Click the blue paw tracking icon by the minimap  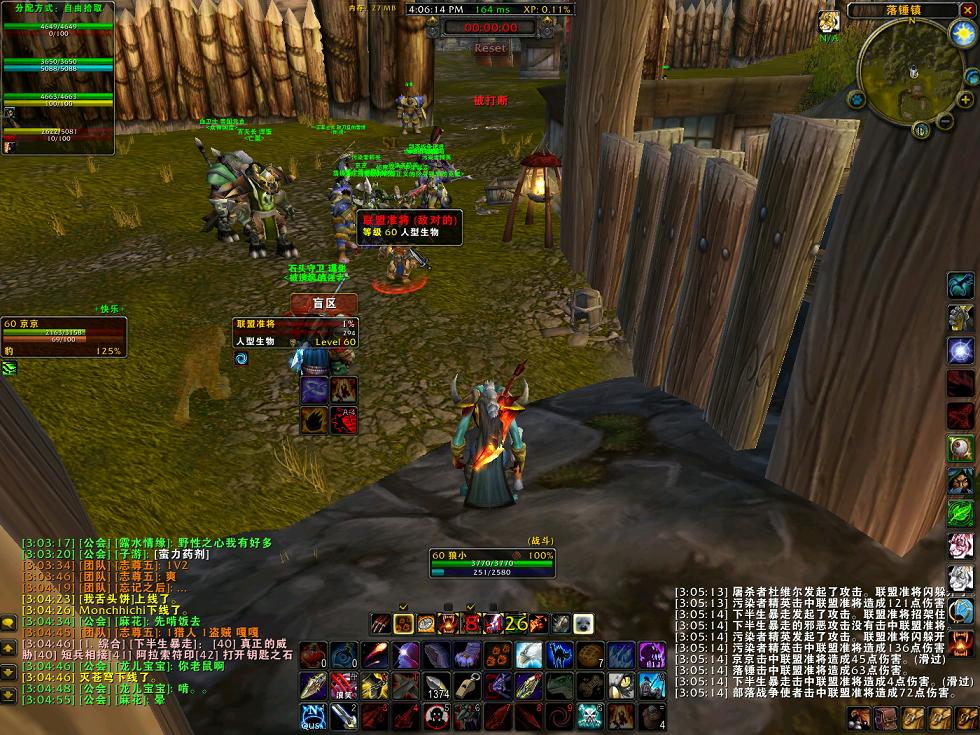pos(857,100)
